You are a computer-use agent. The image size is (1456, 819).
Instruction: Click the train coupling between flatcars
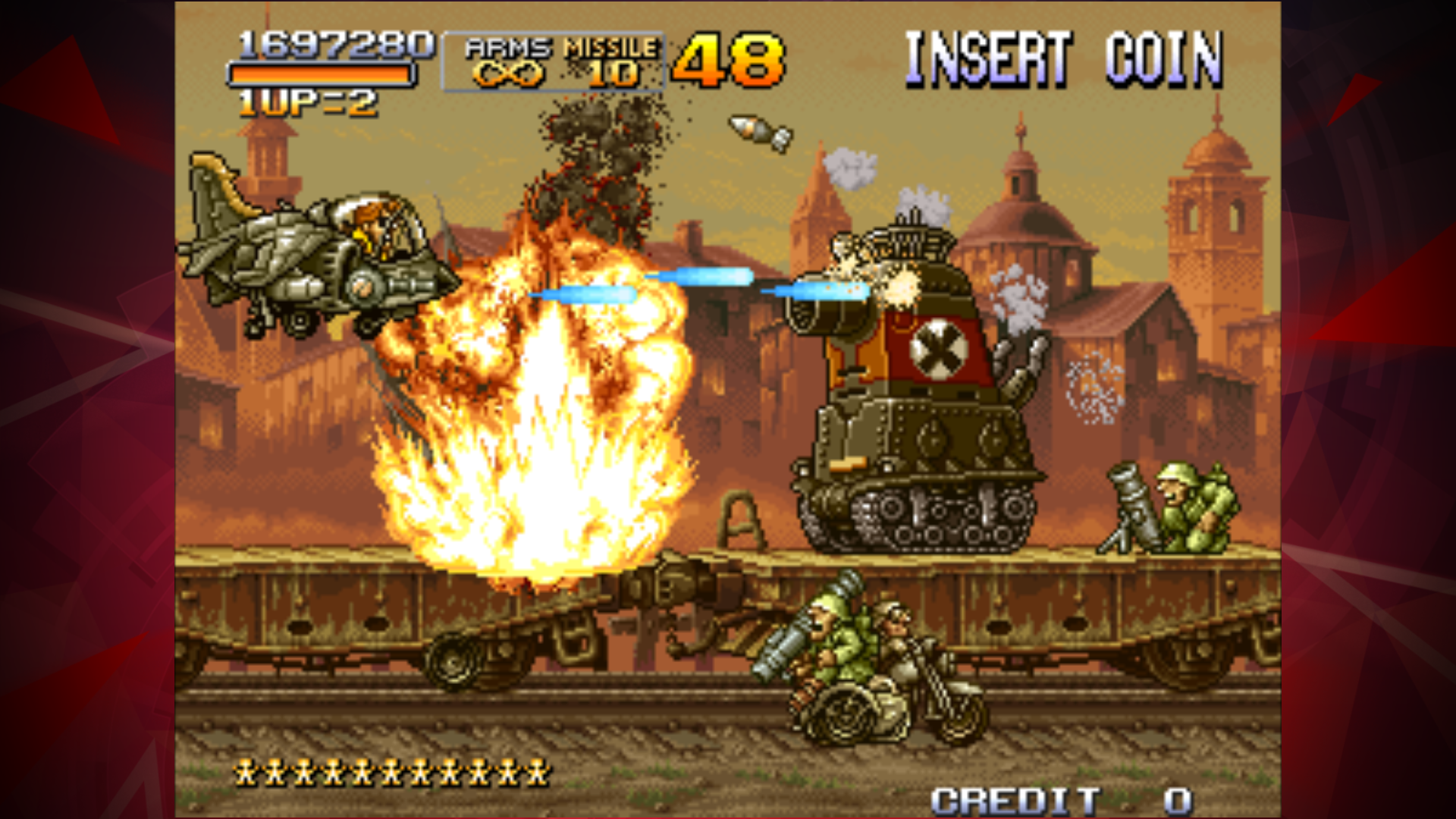coord(671,599)
